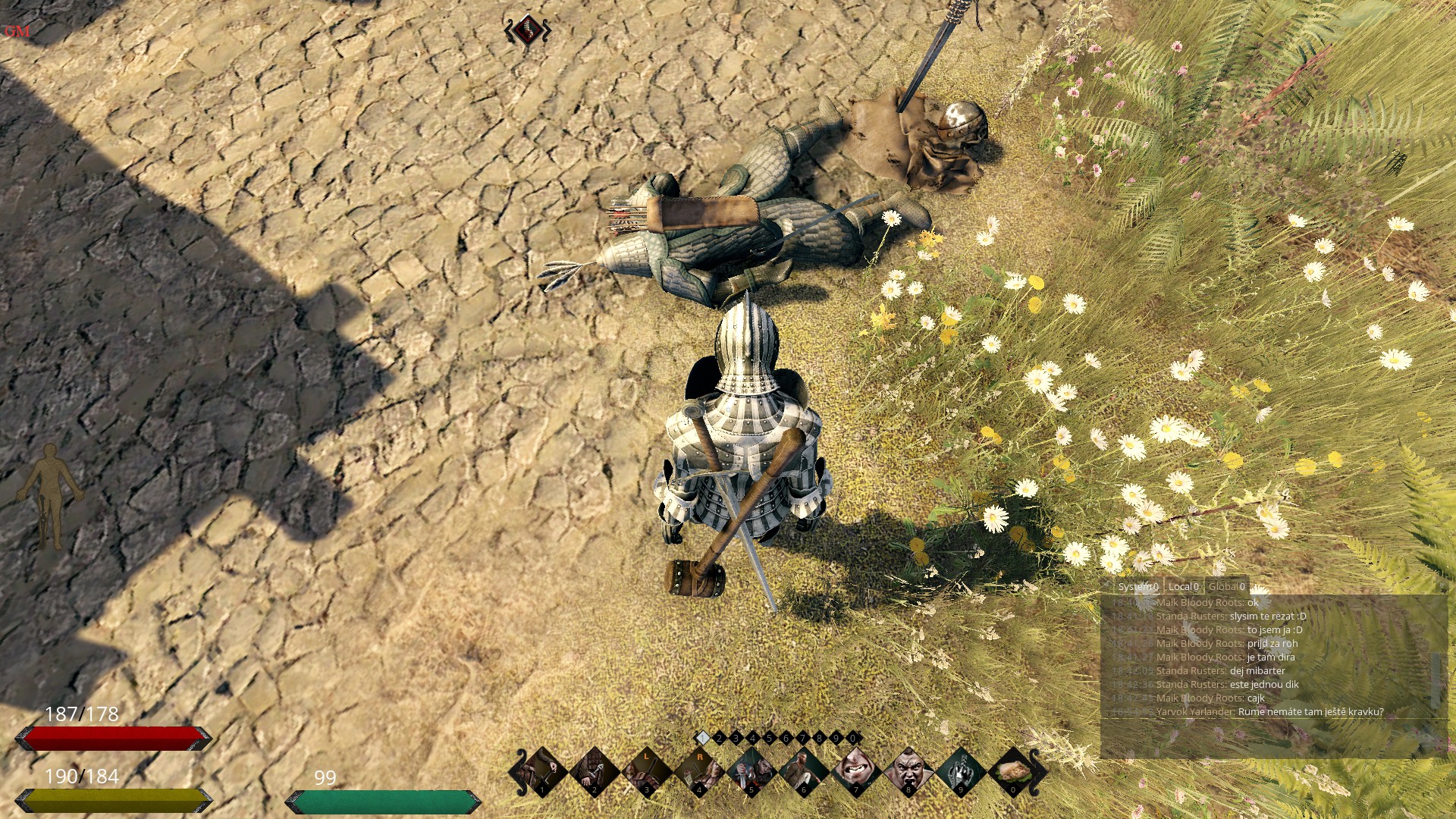Switch to hotbar page 5
The image size is (1456, 819).
(x=769, y=738)
